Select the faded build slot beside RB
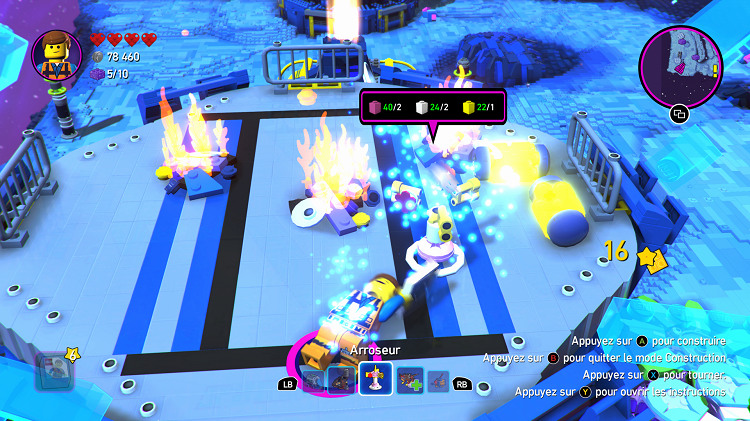 tap(437, 381)
